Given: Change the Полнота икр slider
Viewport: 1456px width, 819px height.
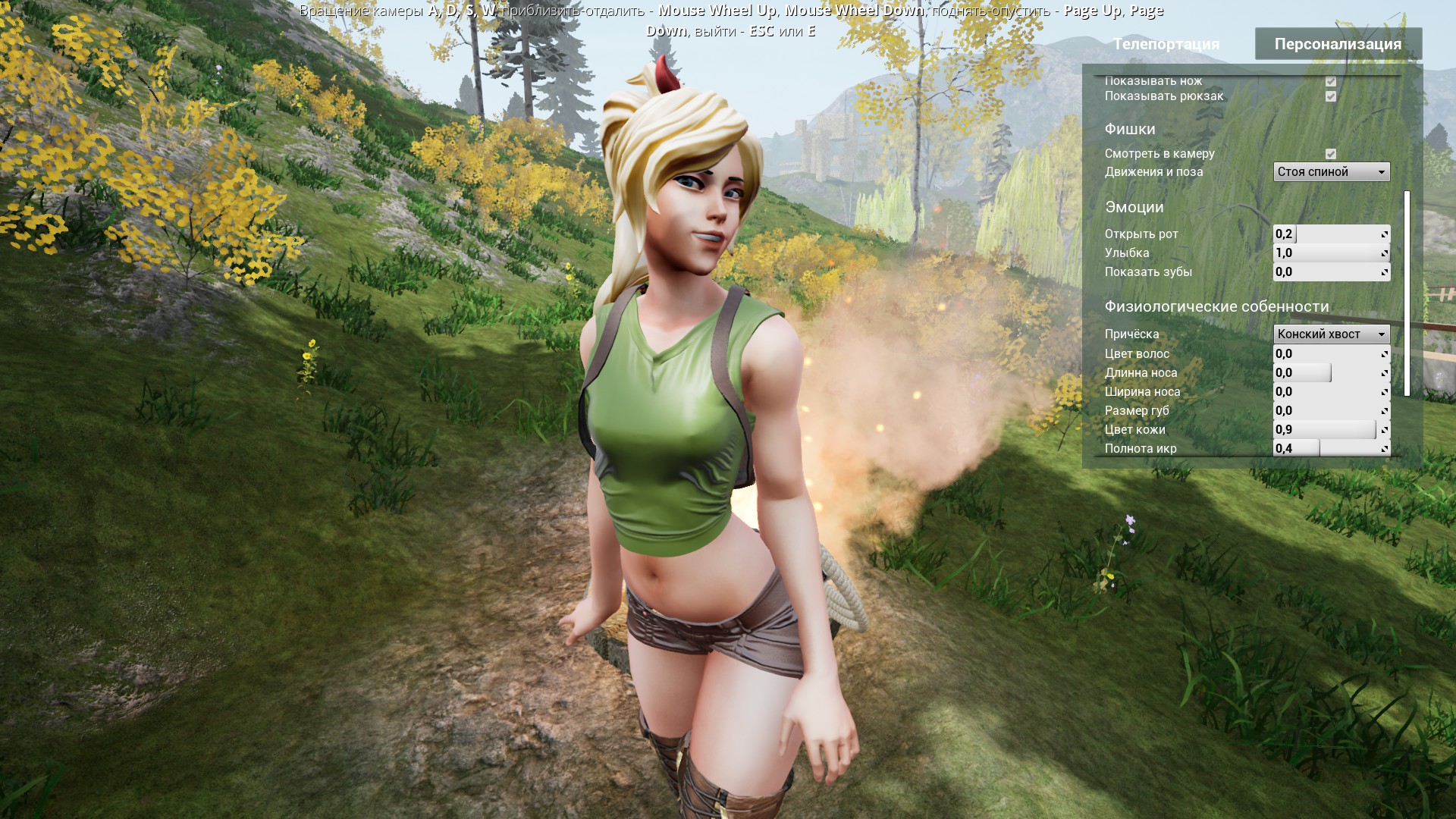Looking at the screenshot, I should click(1331, 448).
